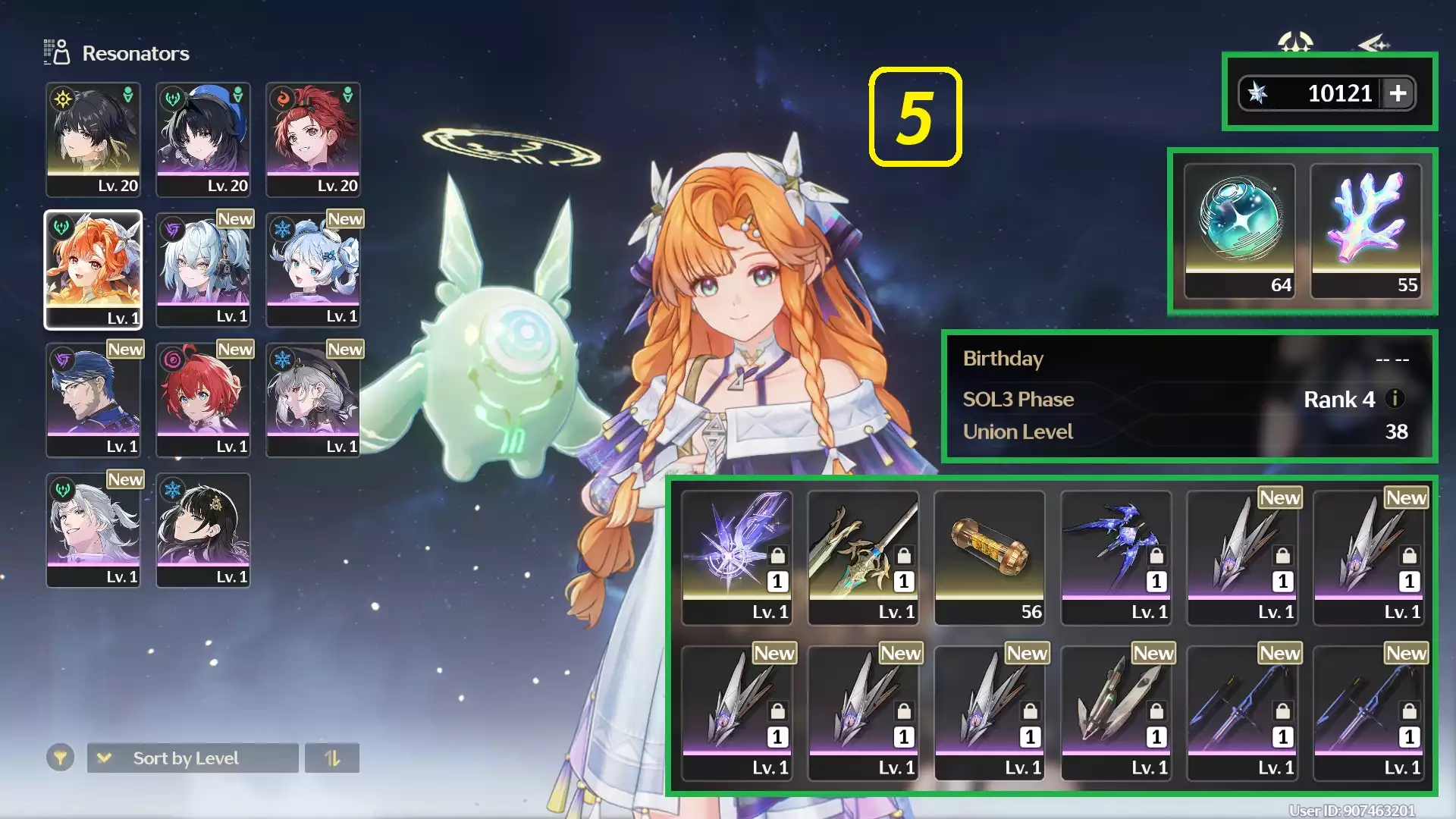Image resolution: width=1456 pixels, height=819 pixels.
Task: Add more Astrite with the plus button
Action: click(x=1398, y=93)
